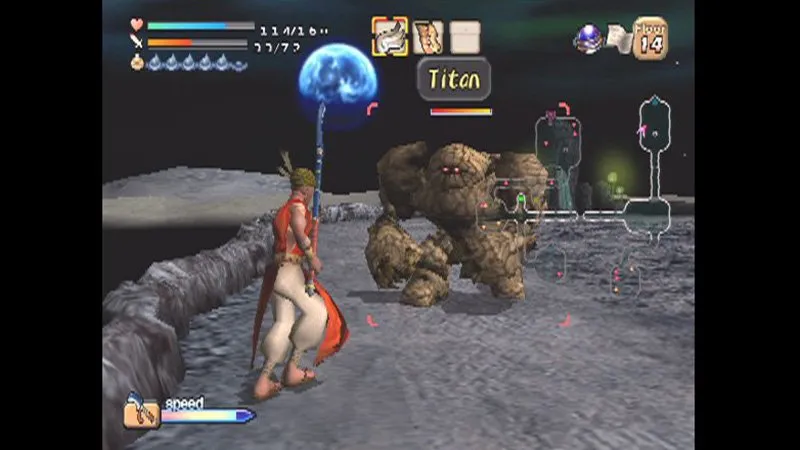Select the second active item slot
Screen dimensions: 800x450
(428, 37)
